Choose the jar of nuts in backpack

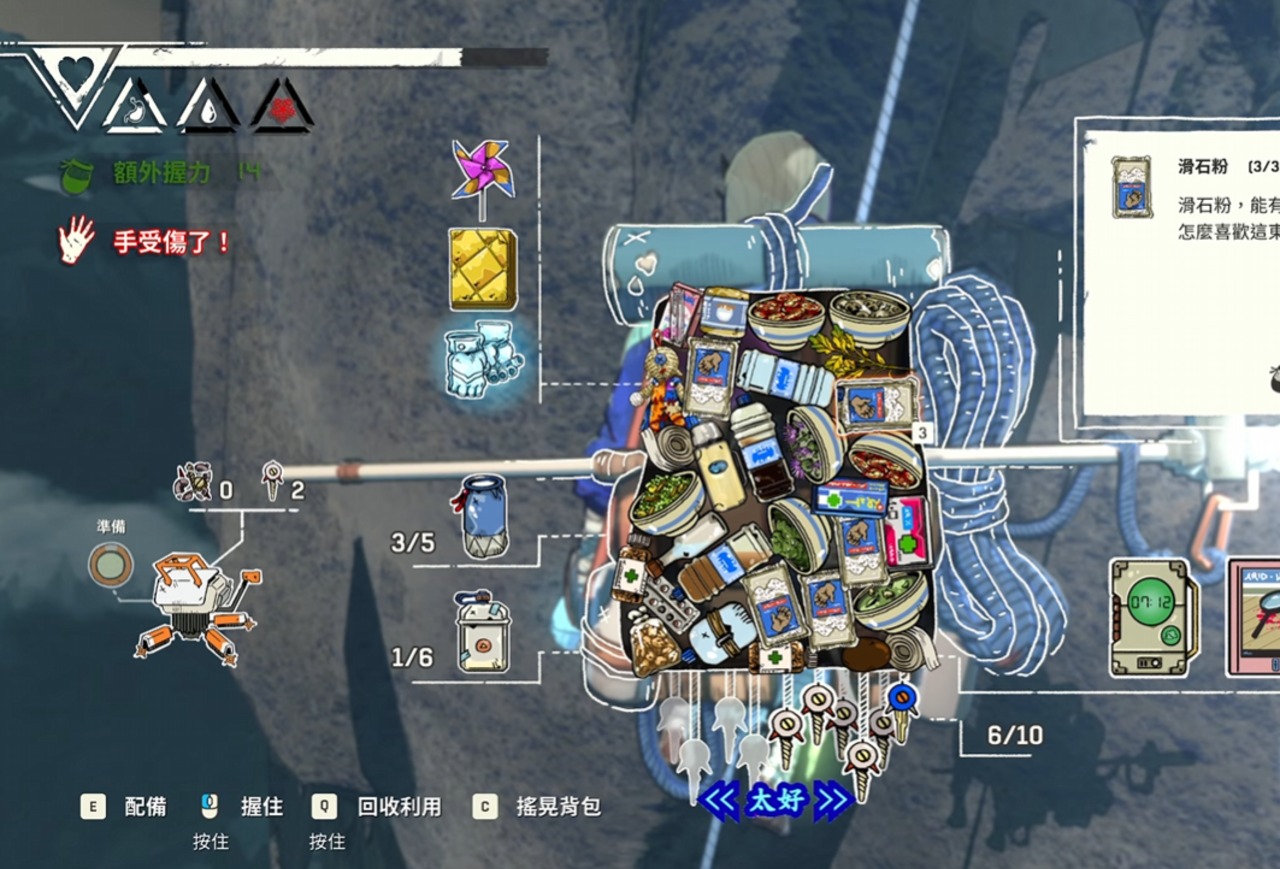click(x=655, y=647)
